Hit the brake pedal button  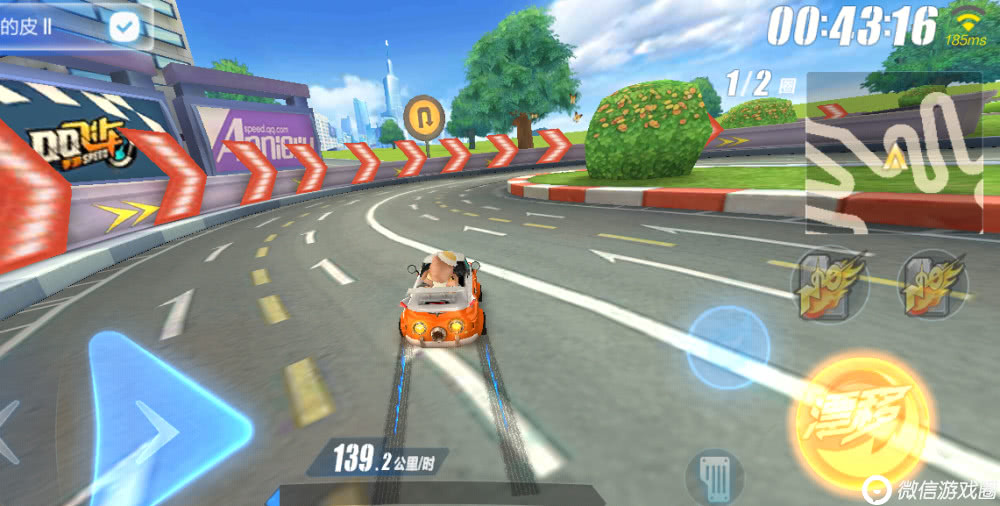(x=714, y=476)
